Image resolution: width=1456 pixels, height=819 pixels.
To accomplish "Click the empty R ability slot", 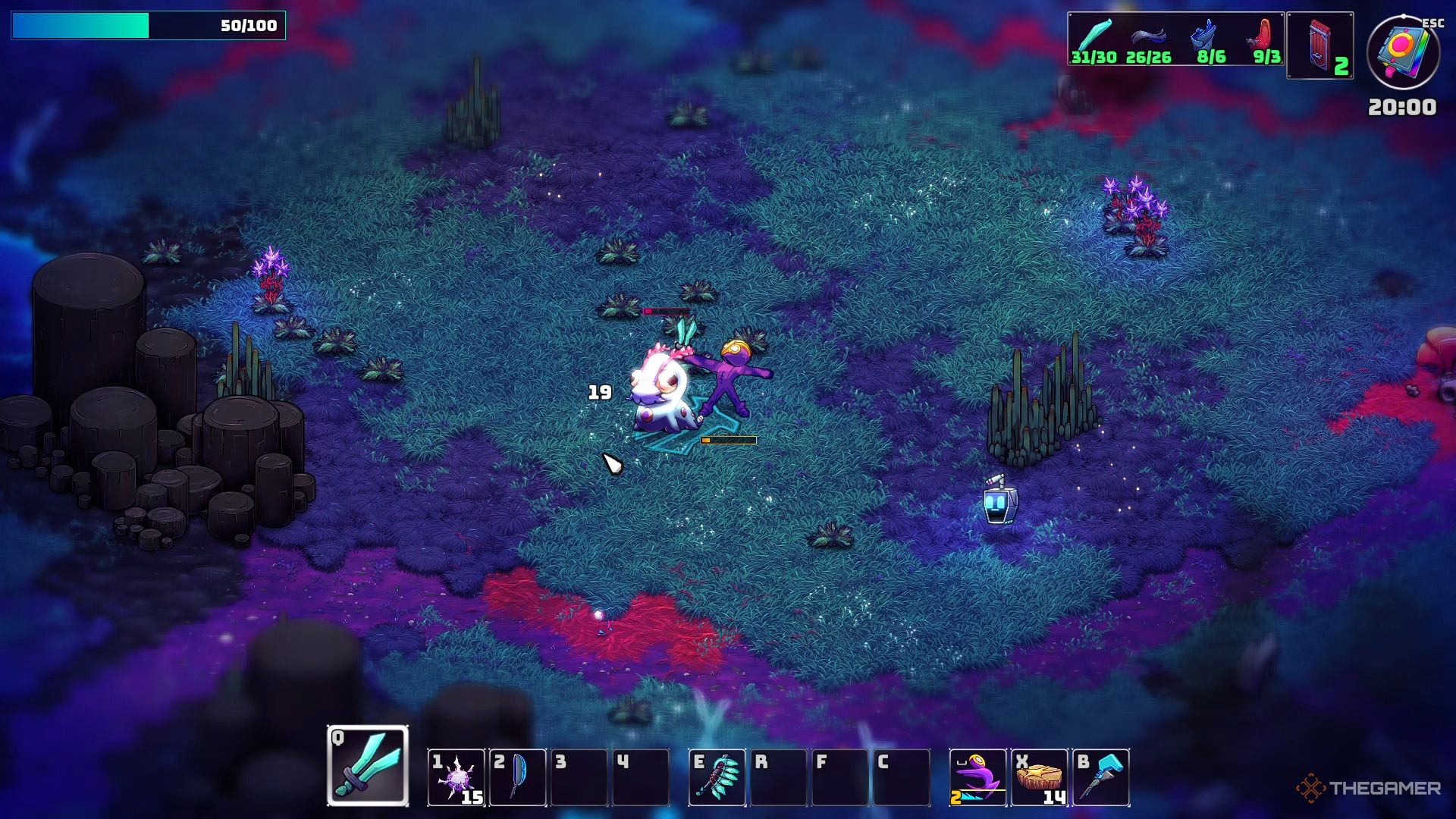I will click(778, 778).
